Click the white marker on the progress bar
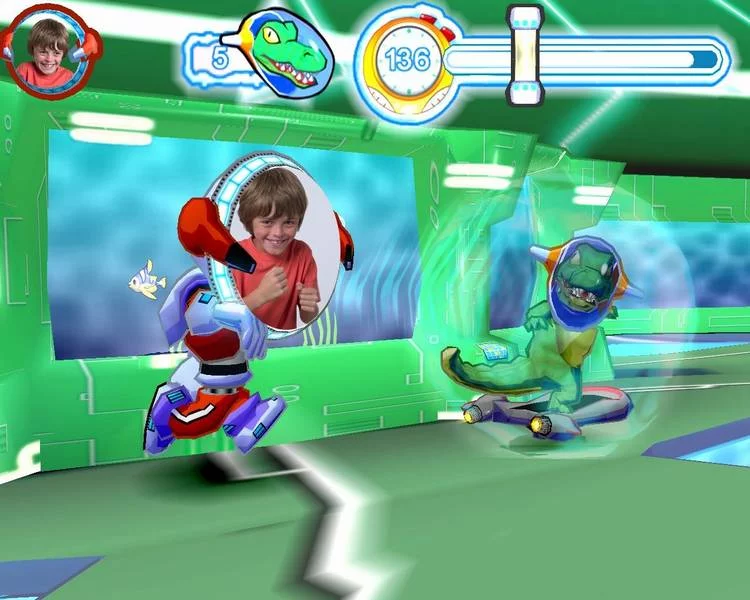 (x=524, y=56)
